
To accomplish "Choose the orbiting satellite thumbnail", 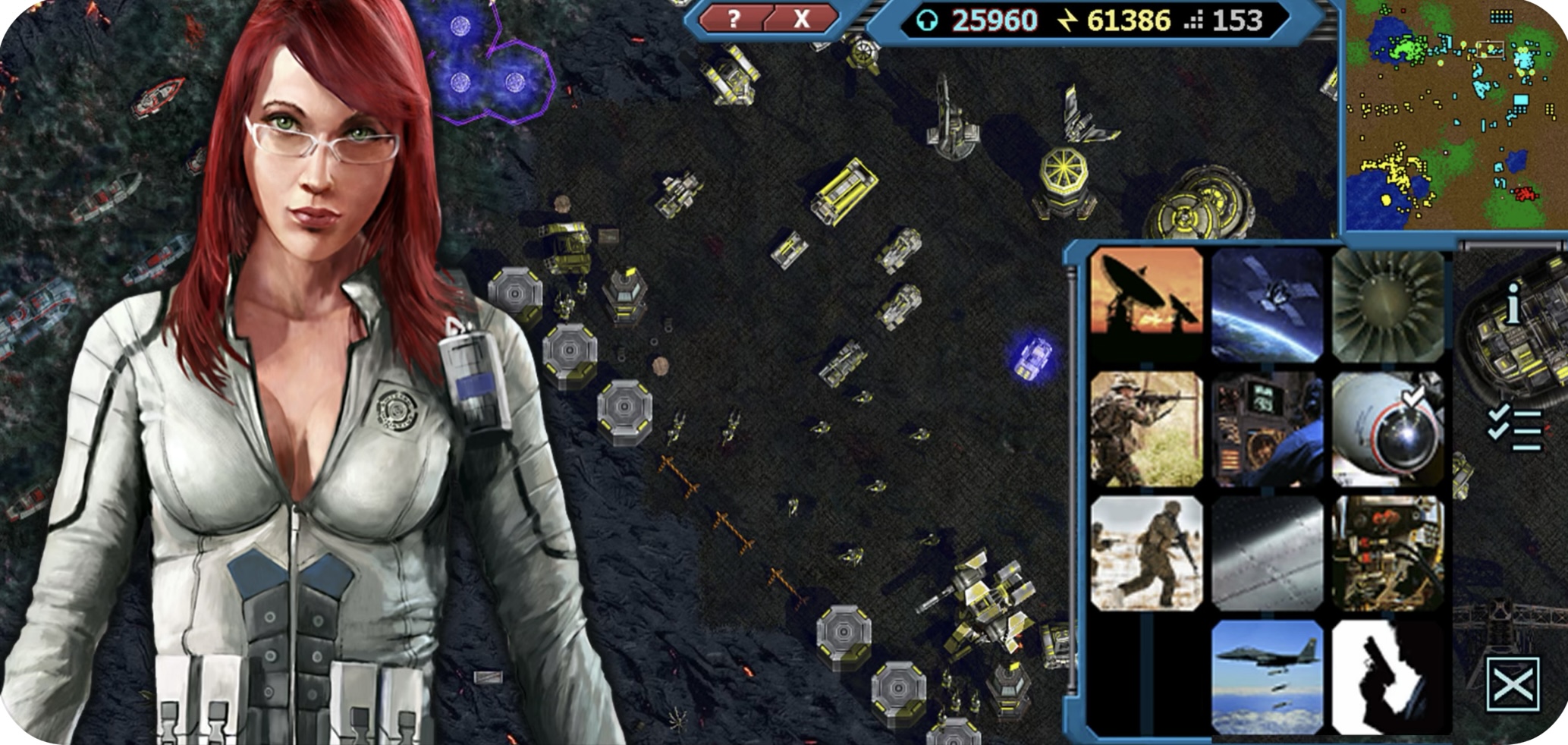I will point(1267,303).
